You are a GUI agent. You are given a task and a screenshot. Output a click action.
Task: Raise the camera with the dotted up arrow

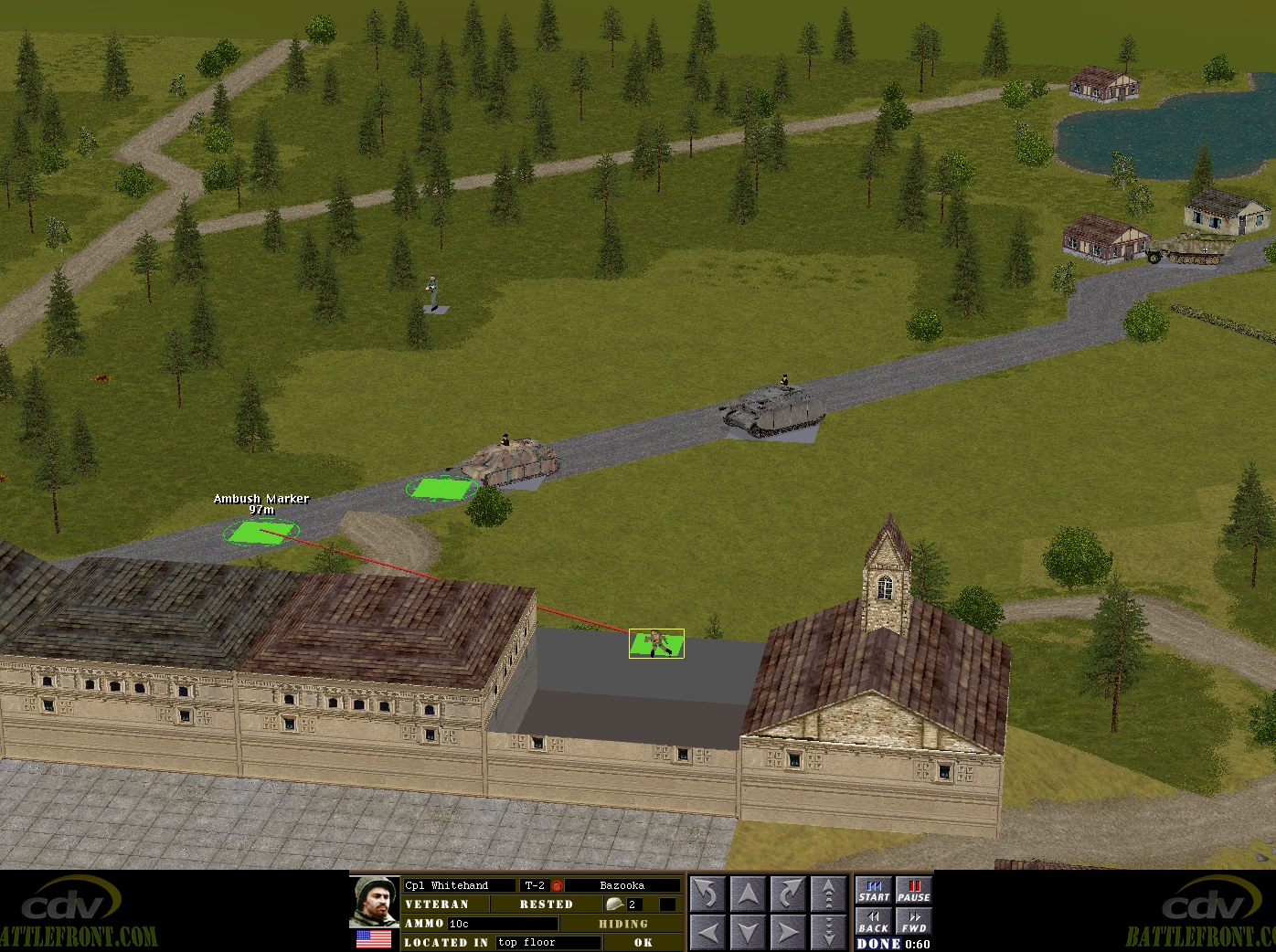pyautogui.click(x=828, y=893)
